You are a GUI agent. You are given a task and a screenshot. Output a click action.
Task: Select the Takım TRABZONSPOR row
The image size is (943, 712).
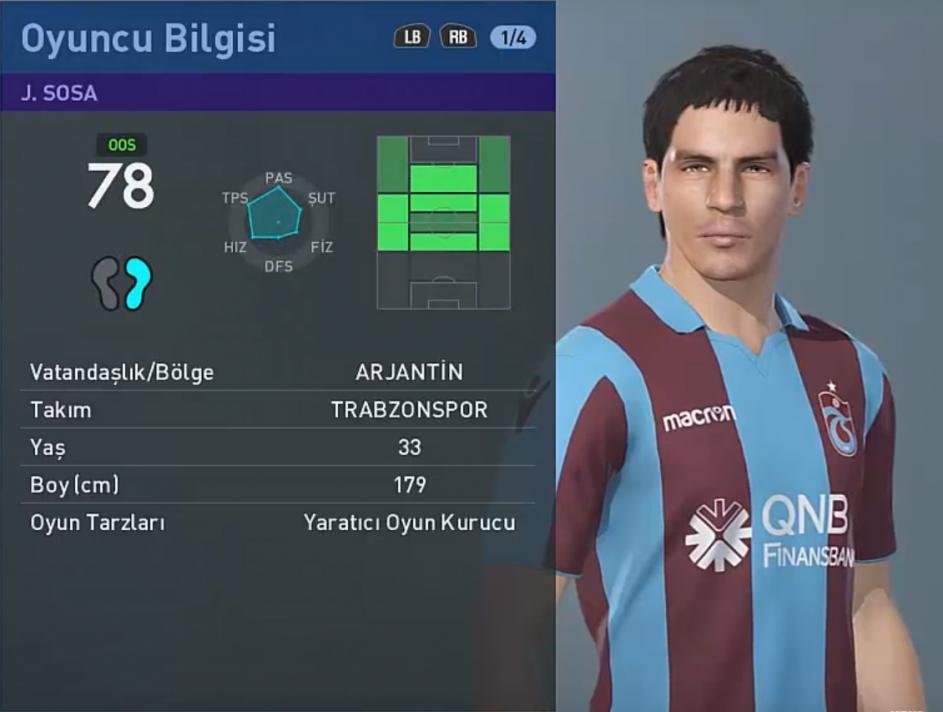[277, 410]
